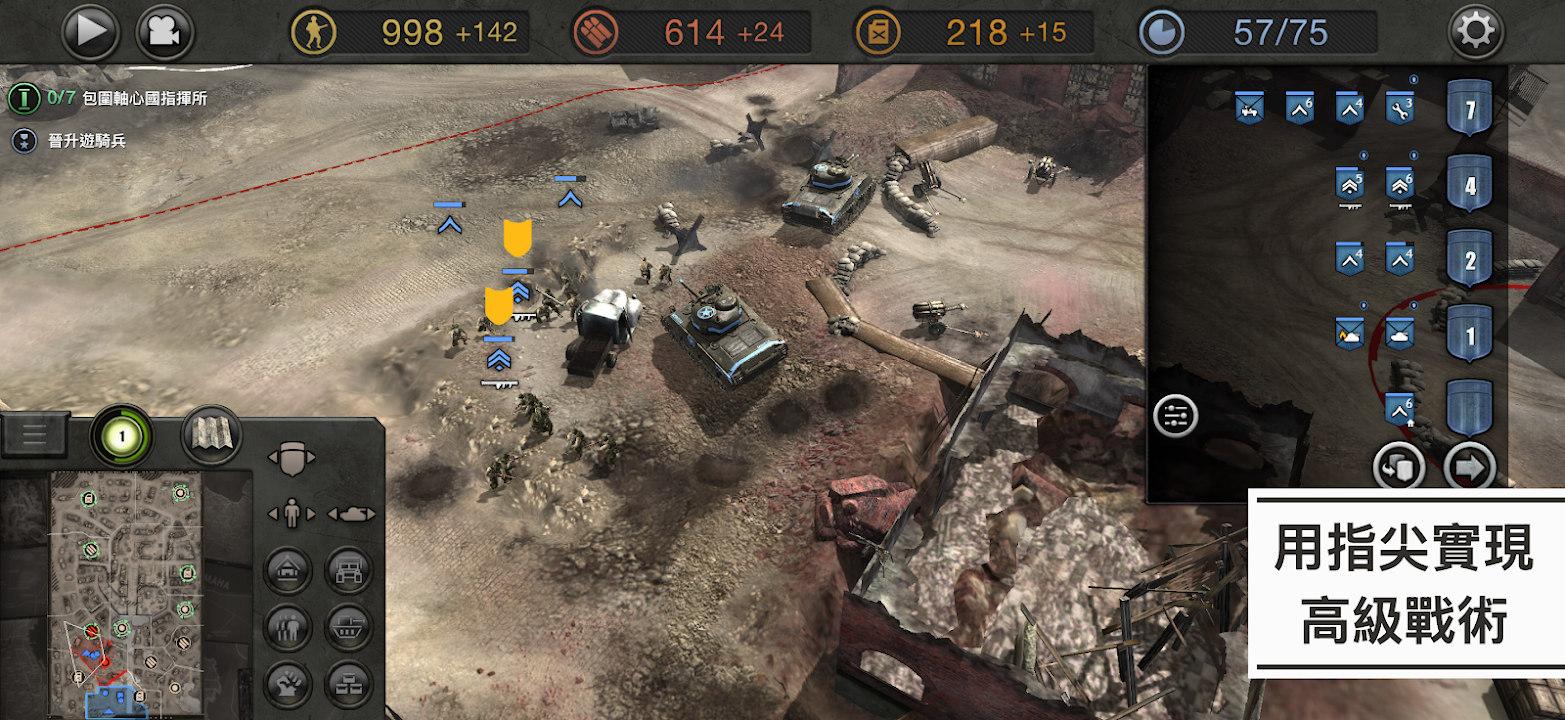Image resolution: width=1565 pixels, height=720 pixels.
Task: Select the burning tank unit icon
Action: click(1349, 335)
